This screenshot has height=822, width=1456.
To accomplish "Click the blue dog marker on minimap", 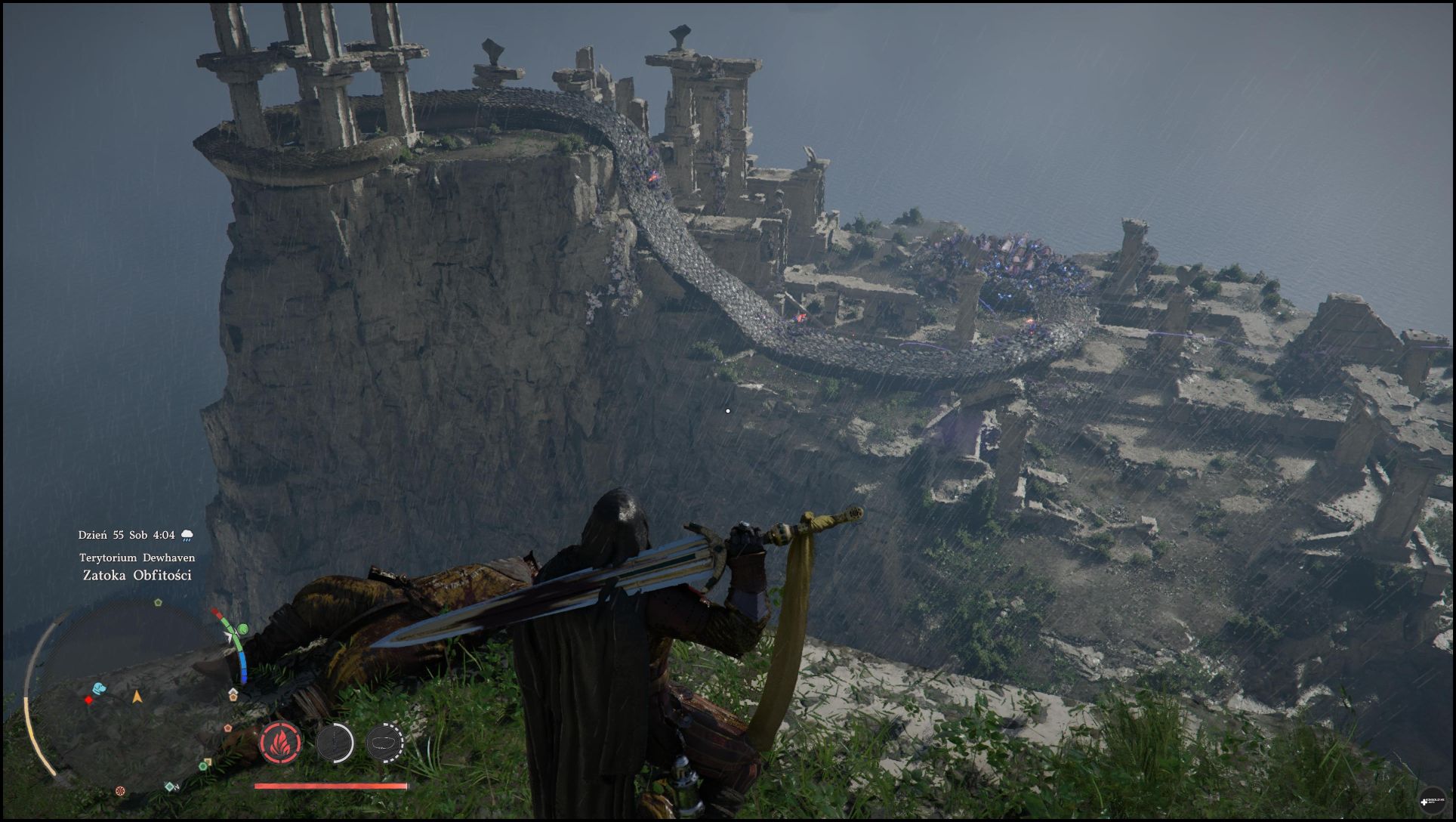I will tap(99, 688).
